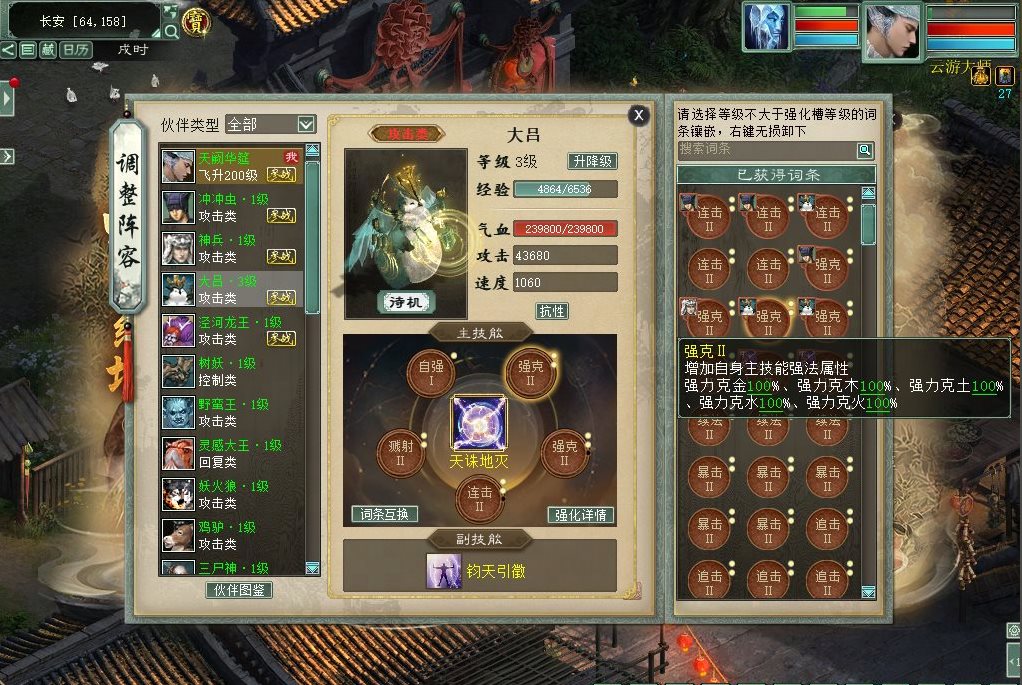Open the 伙伴图鉴 partner codex

(x=240, y=590)
